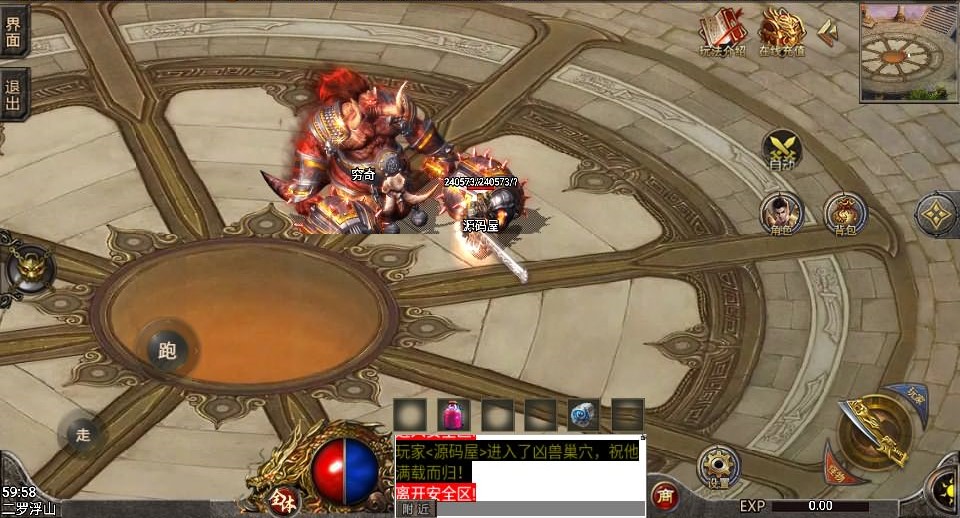
Task: Use the blue scroll hotbar item
Action: tap(584, 414)
